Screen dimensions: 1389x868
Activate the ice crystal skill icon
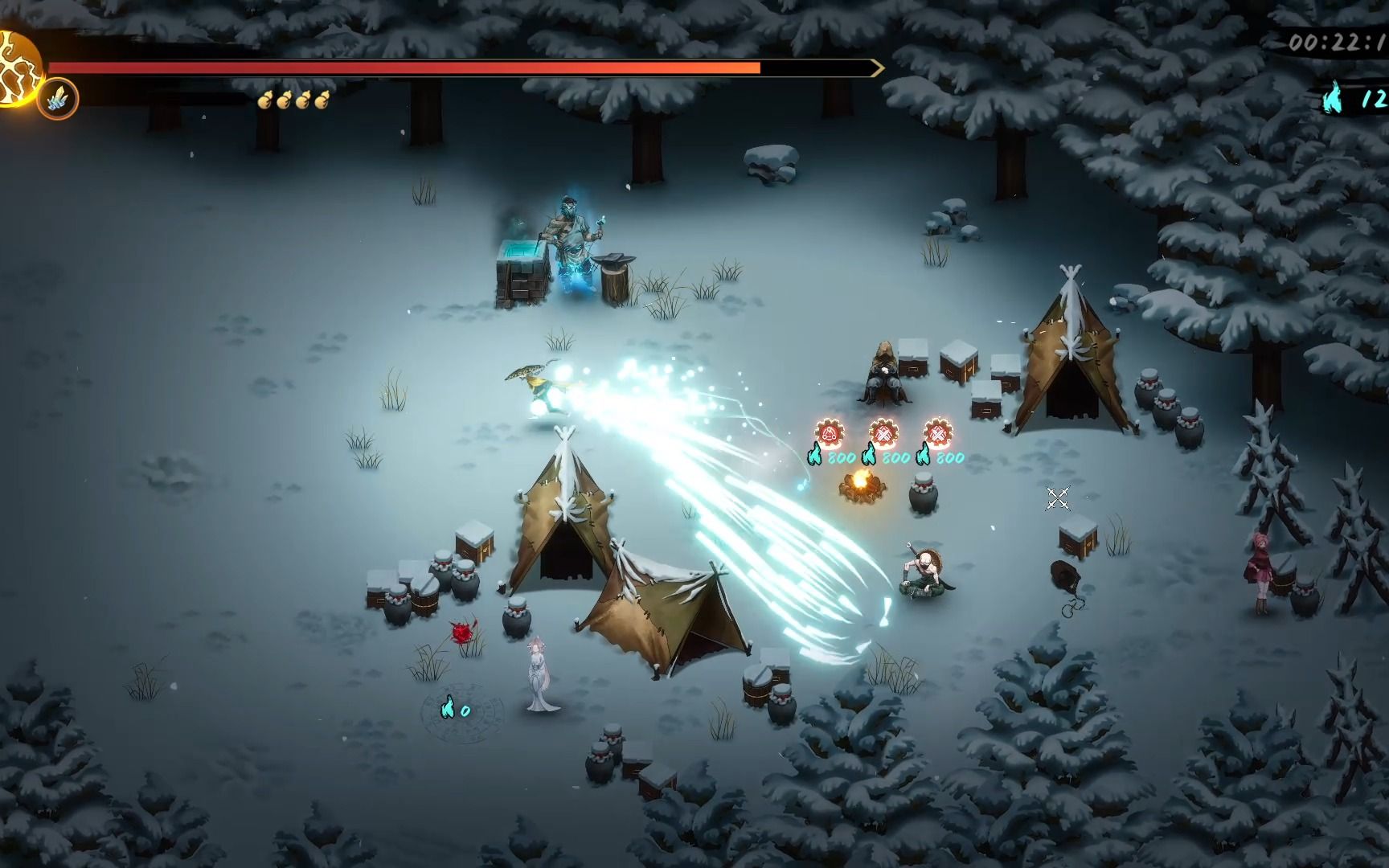(x=58, y=100)
